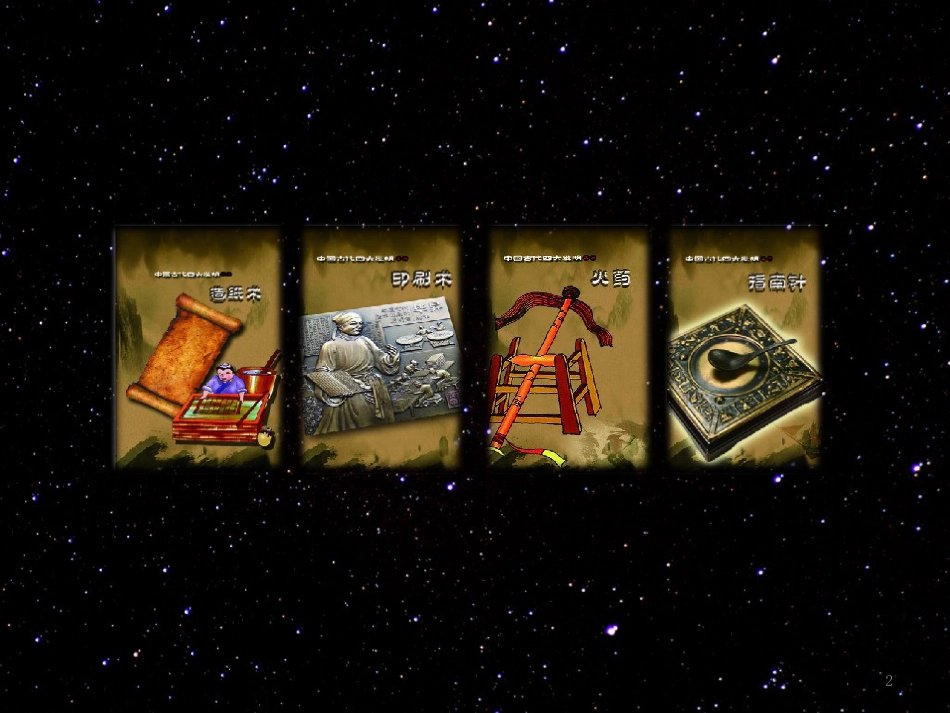Open the gunpowder (火药) card

coord(569,347)
